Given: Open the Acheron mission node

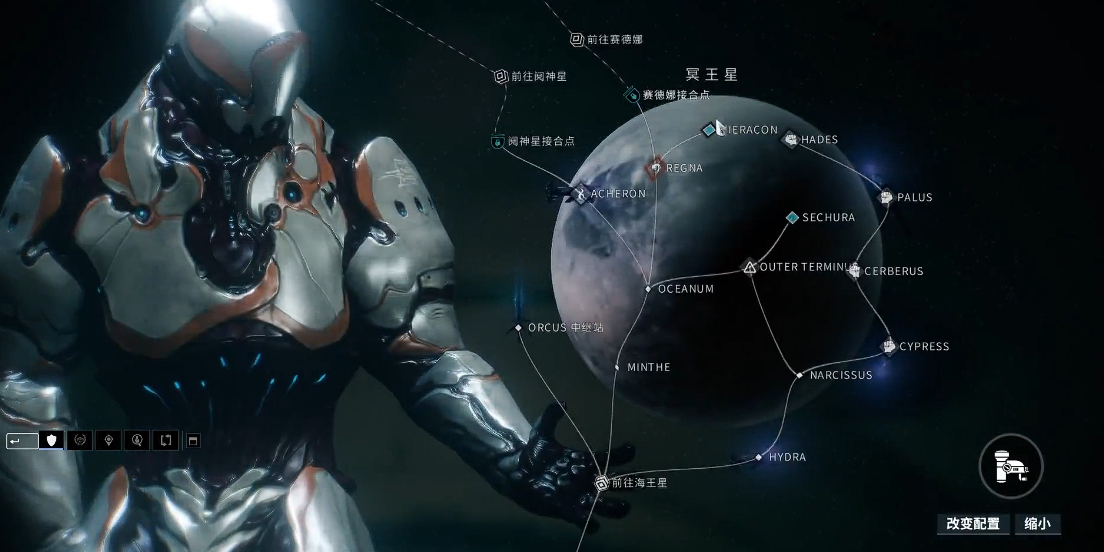Looking at the screenshot, I should point(579,194).
